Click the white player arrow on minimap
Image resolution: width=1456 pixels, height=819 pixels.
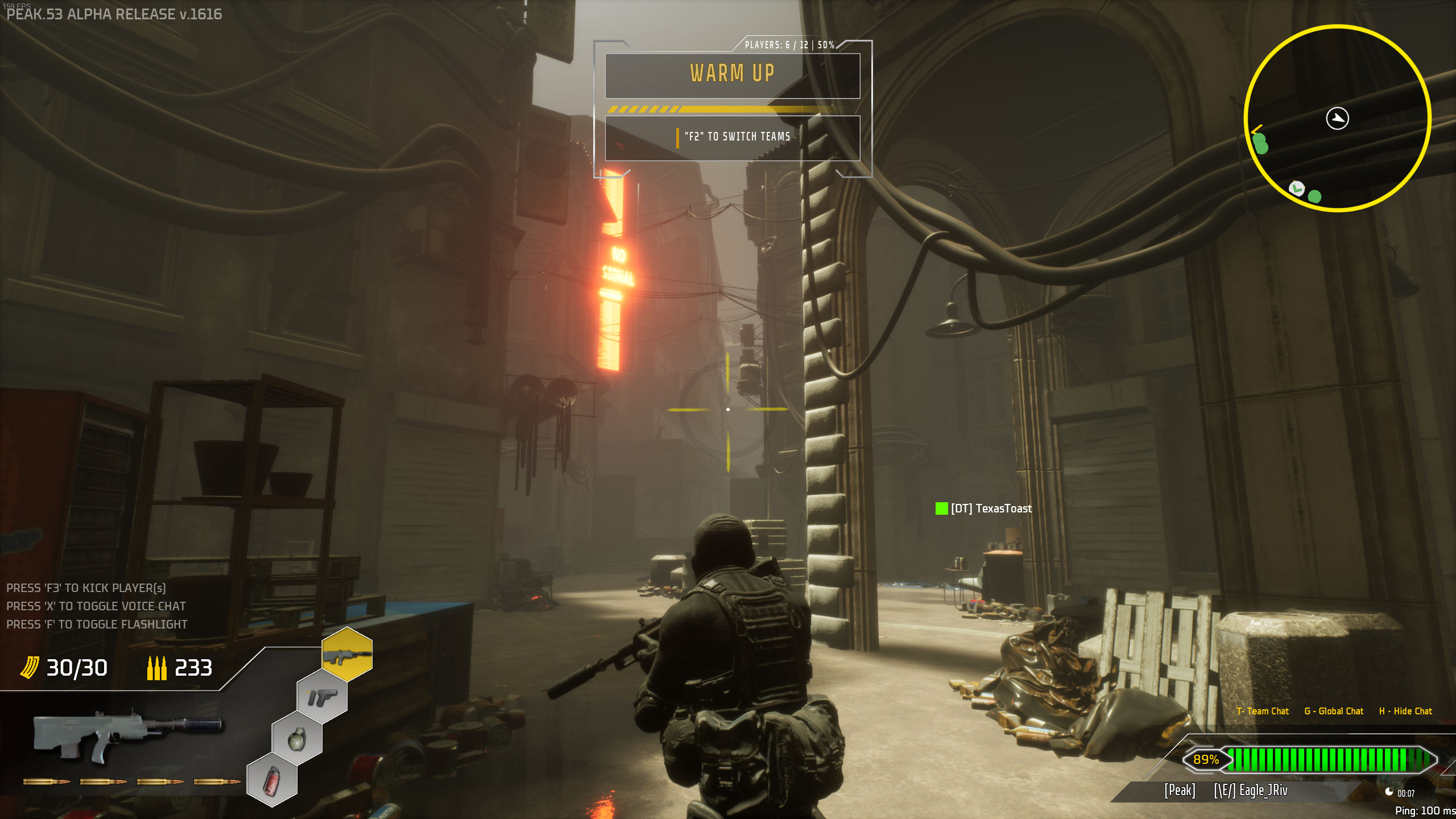(x=1337, y=118)
